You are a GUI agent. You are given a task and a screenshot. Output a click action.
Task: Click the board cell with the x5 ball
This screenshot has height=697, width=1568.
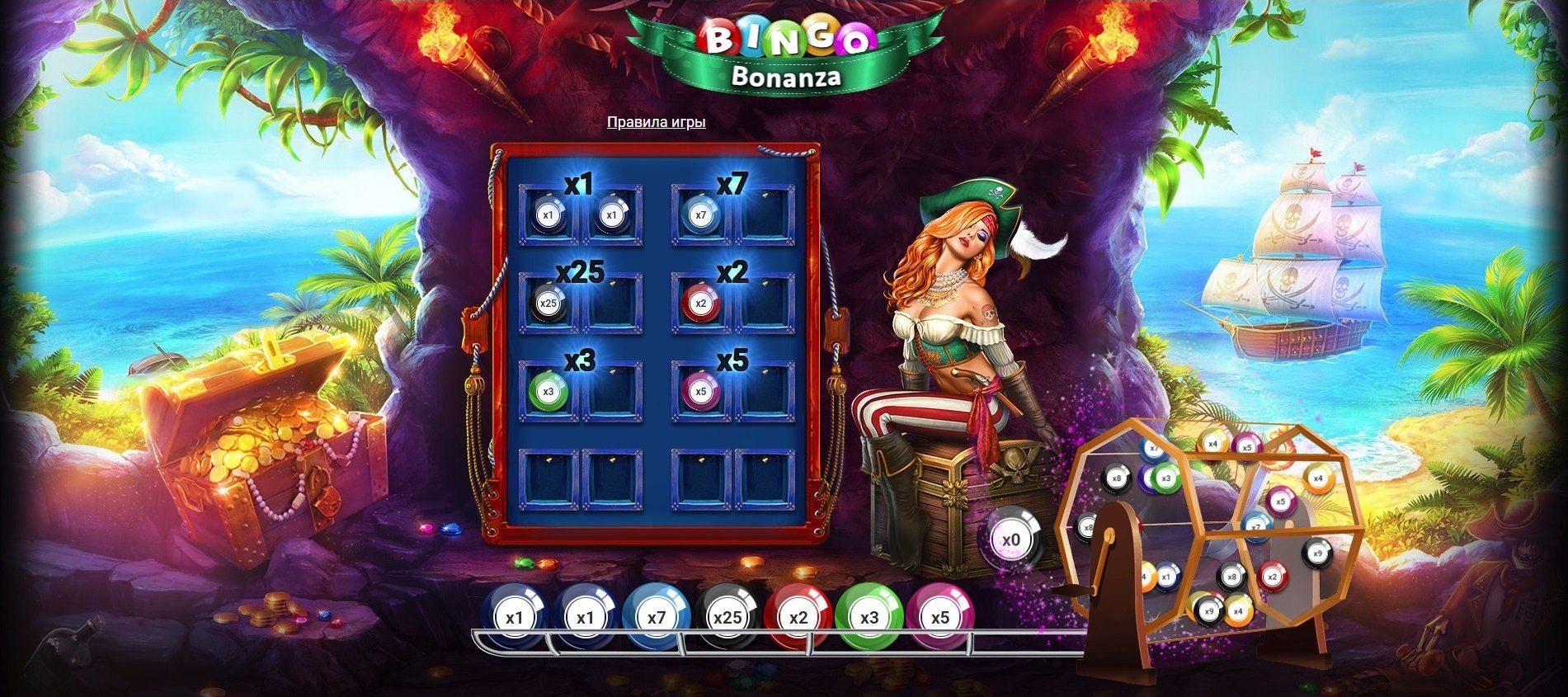701,392
